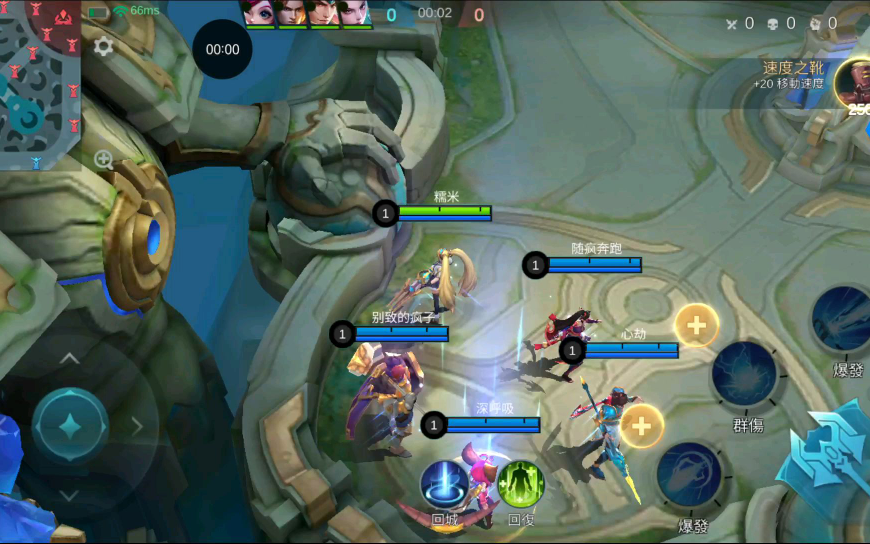Open the settings gear icon
This screenshot has height=544, width=870.
103,46
